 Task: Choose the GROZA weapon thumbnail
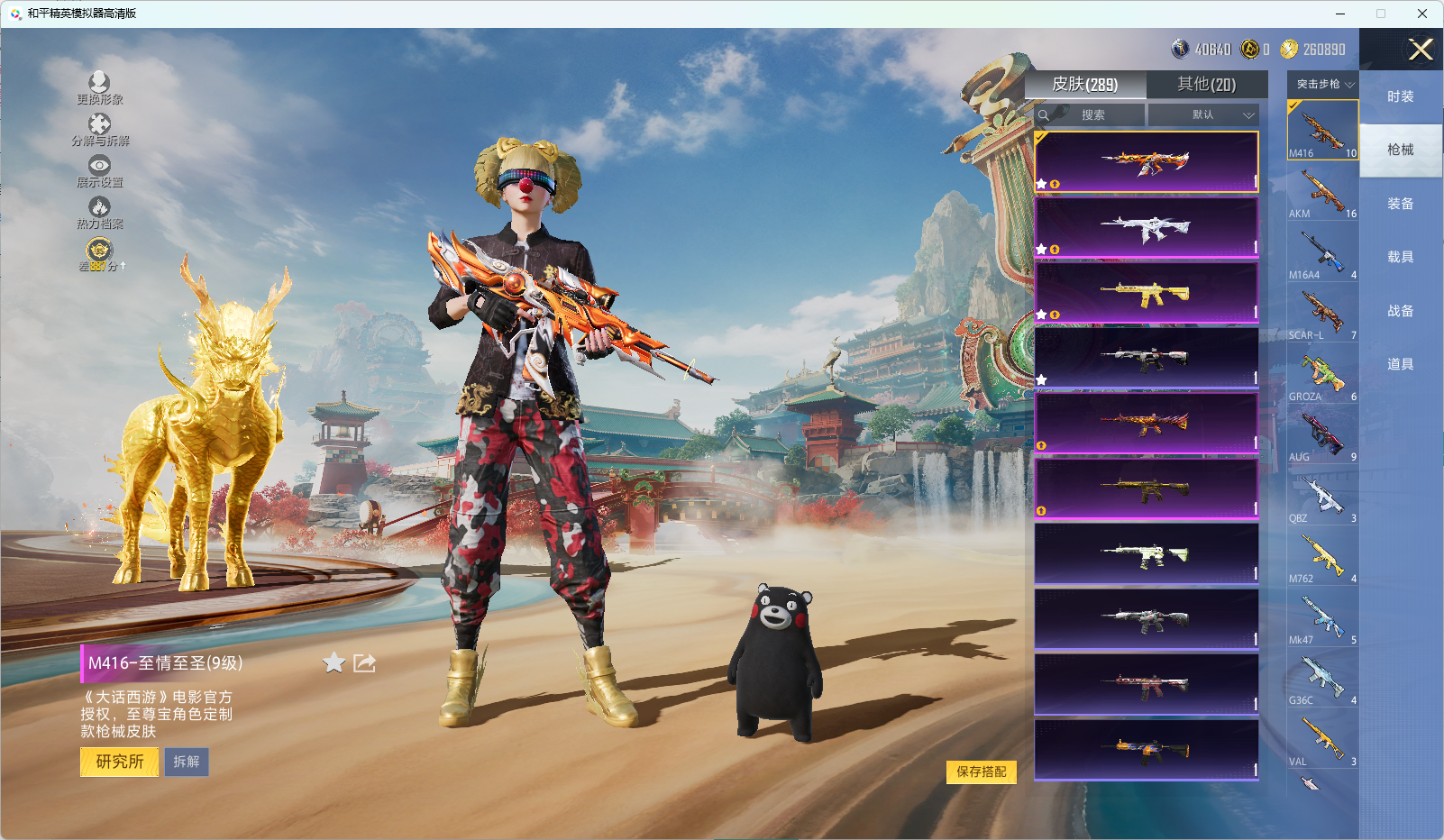(x=1322, y=374)
